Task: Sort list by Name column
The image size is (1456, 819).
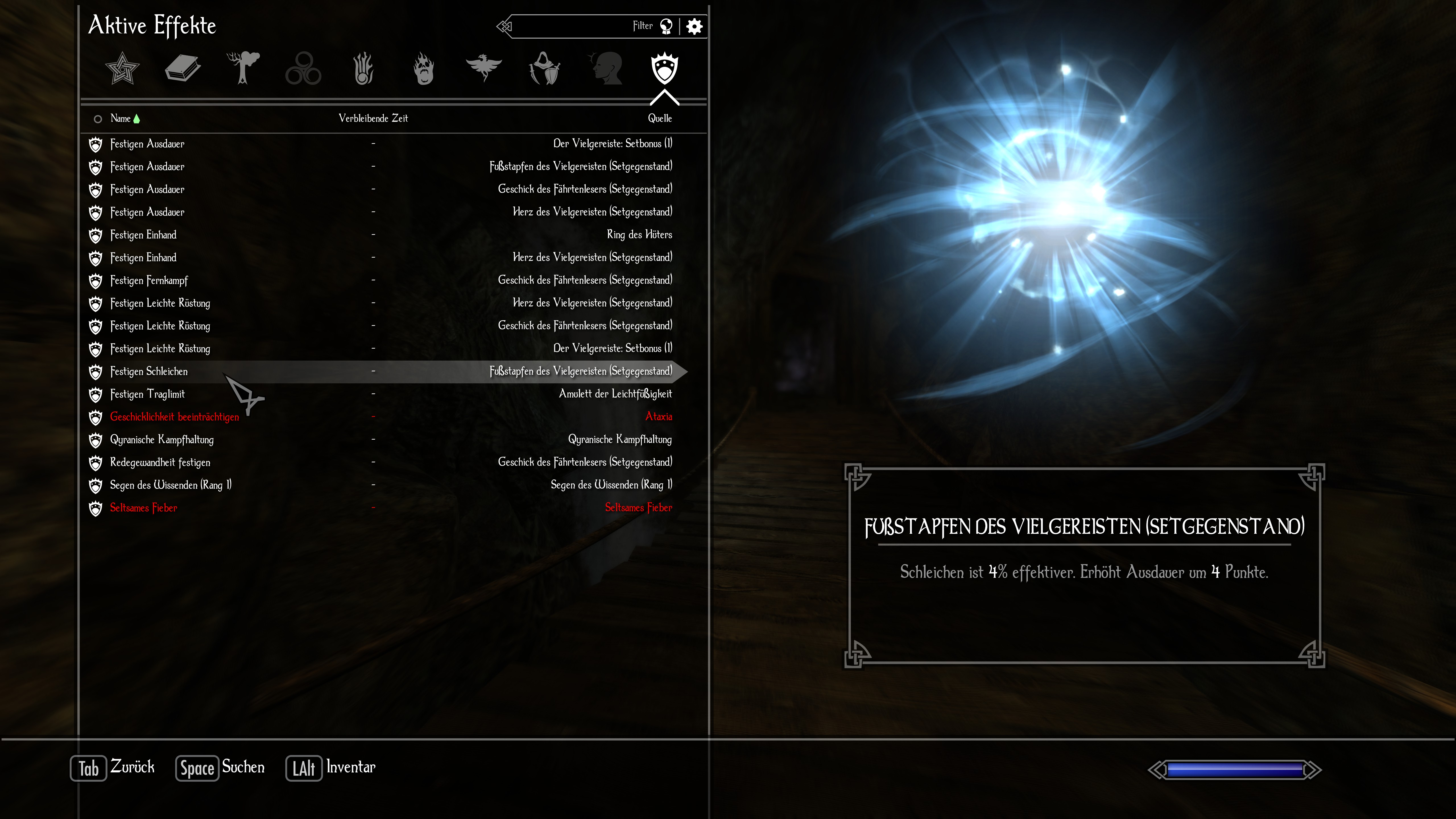Action: (x=120, y=119)
